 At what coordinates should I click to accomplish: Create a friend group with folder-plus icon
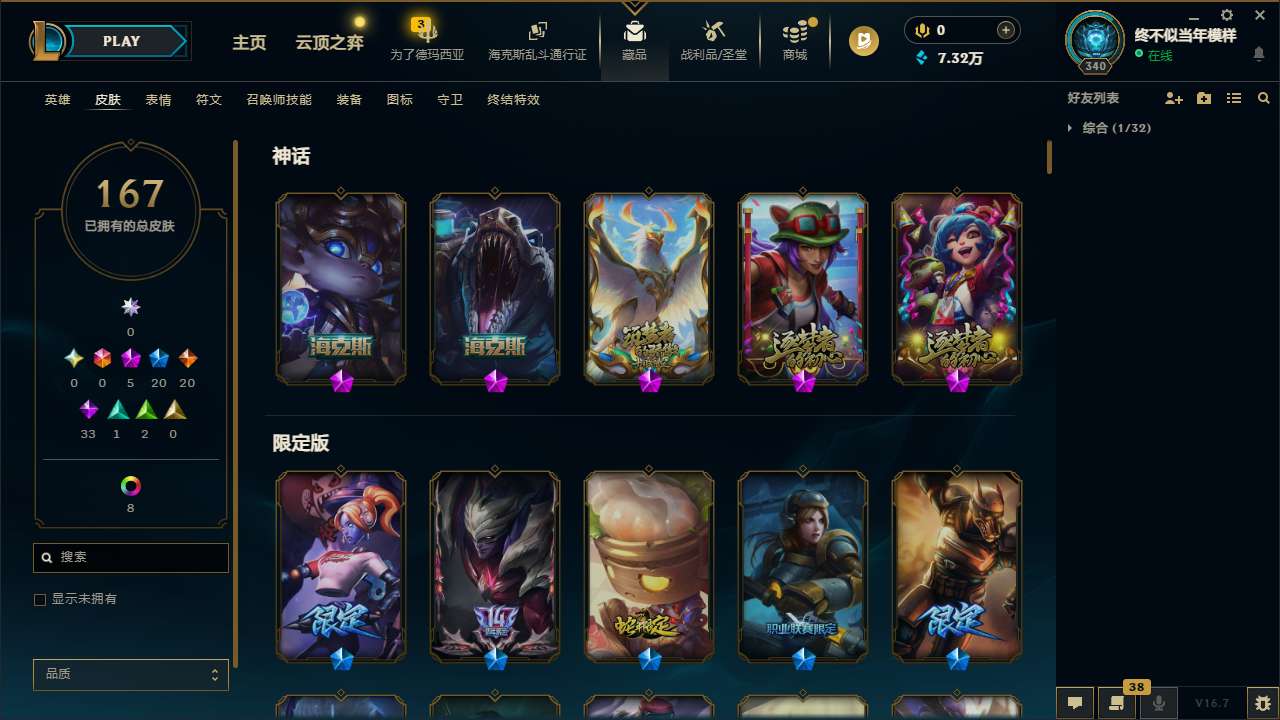pyautogui.click(x=1204, y=98)
